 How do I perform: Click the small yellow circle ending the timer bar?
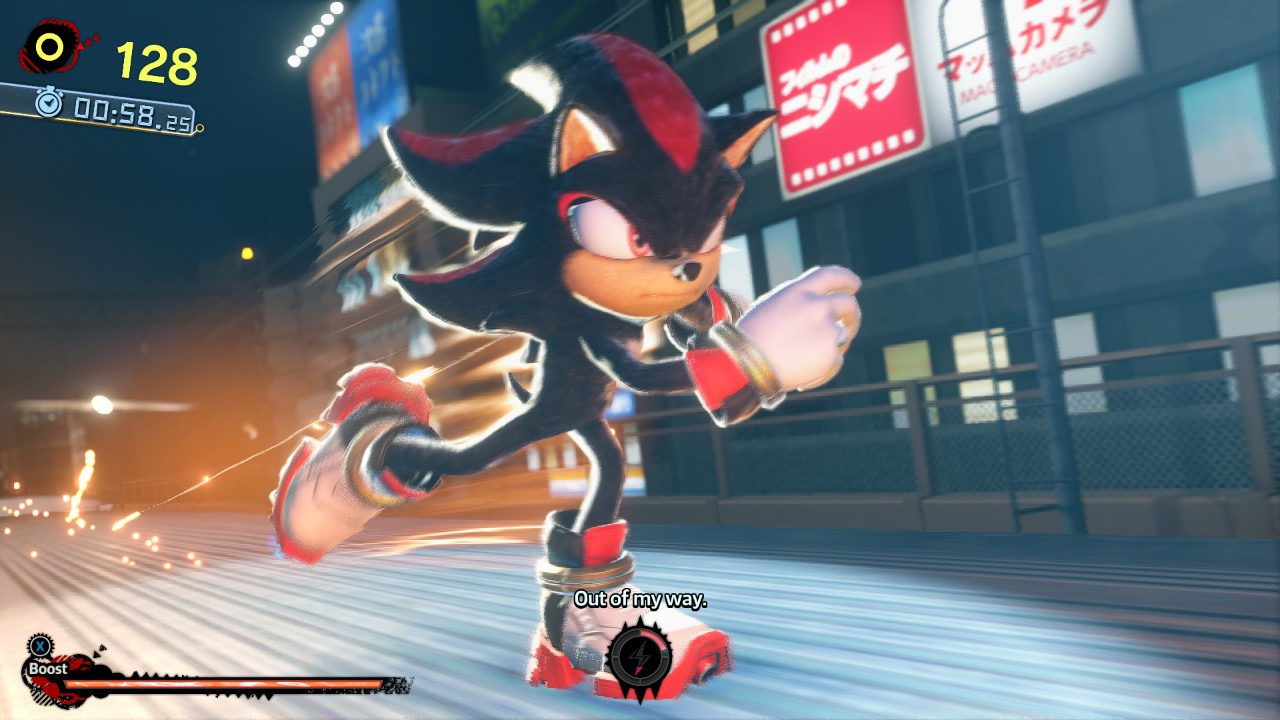pos(199,128)
